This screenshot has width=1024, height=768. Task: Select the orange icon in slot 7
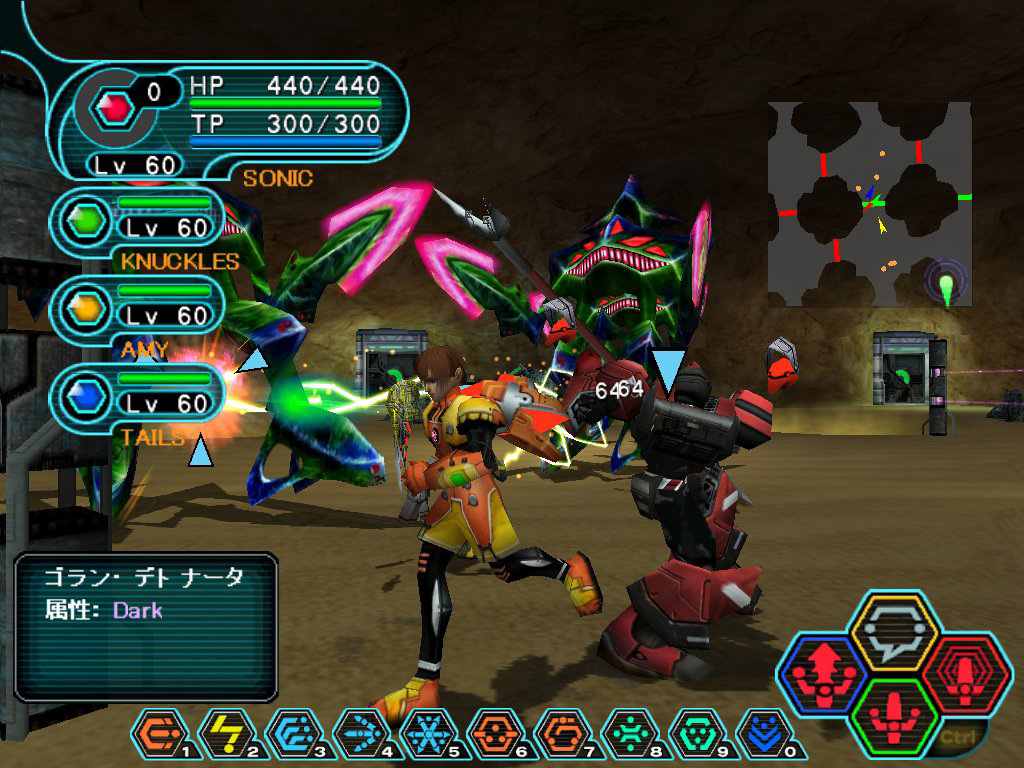pos(560,734)
